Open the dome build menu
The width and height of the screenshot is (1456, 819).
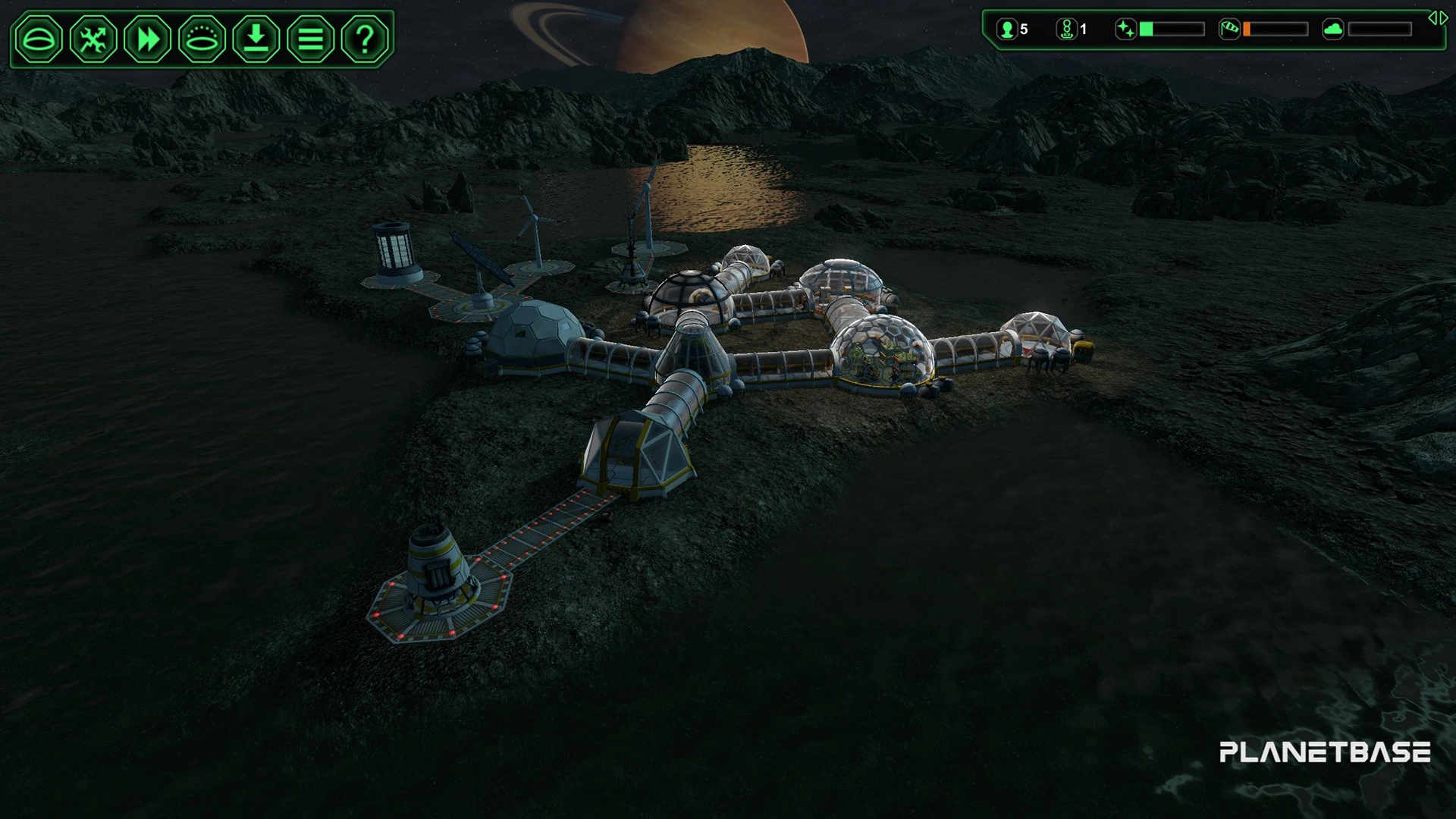[x=39, y=39]
